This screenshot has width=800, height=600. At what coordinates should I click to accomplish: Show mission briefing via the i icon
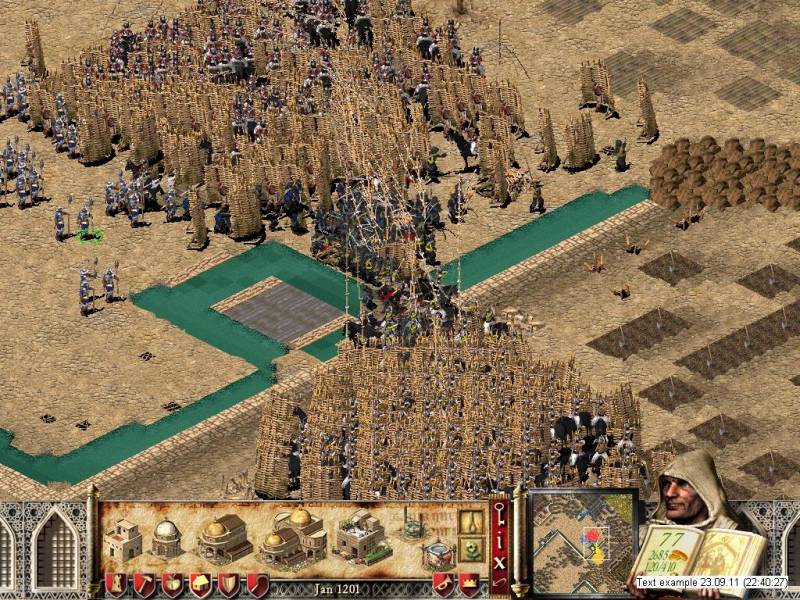[500, 546]
